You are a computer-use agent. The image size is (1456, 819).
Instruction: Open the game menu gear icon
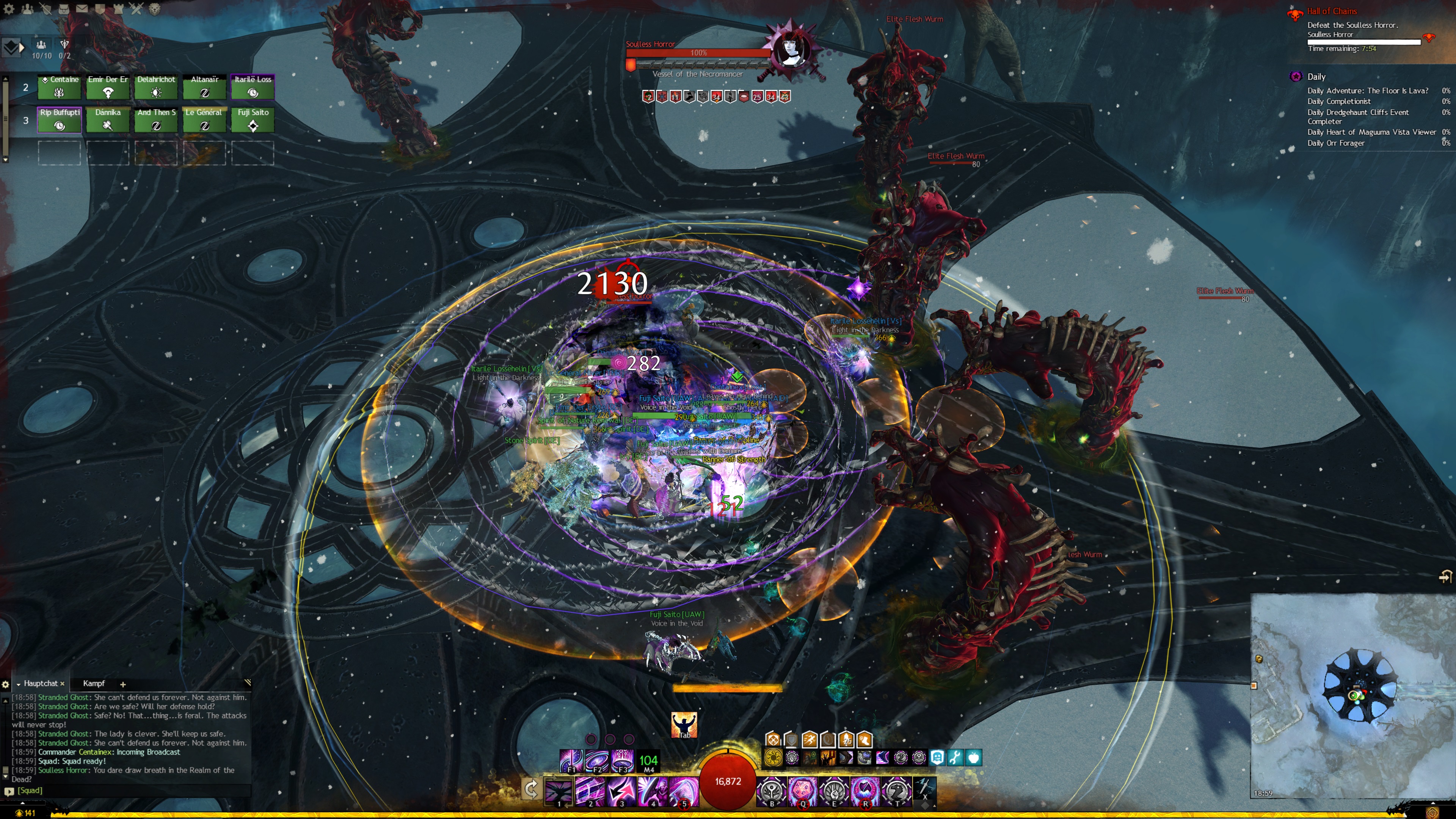click(x=8, y=8)
